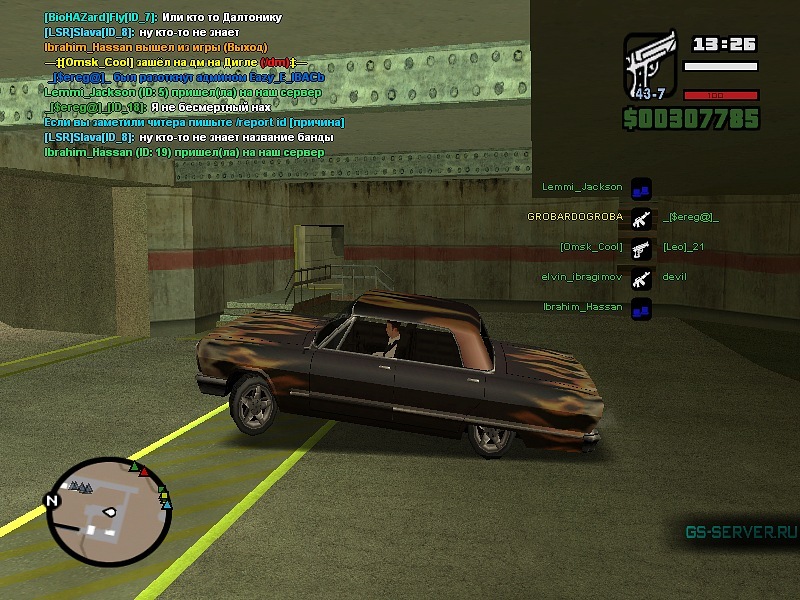Select the Lemmi_Jackson kill feed entry
This screenshot has width=800, height=600.
582,187
